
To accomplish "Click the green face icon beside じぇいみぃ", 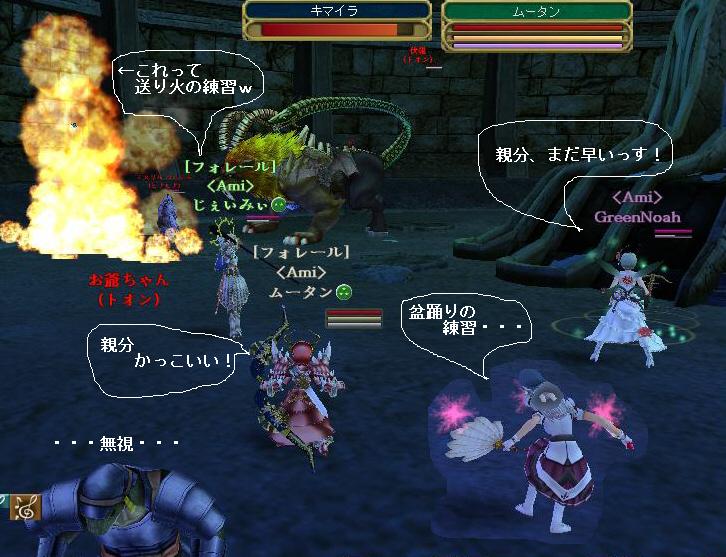I will click(x=278, y=205).
